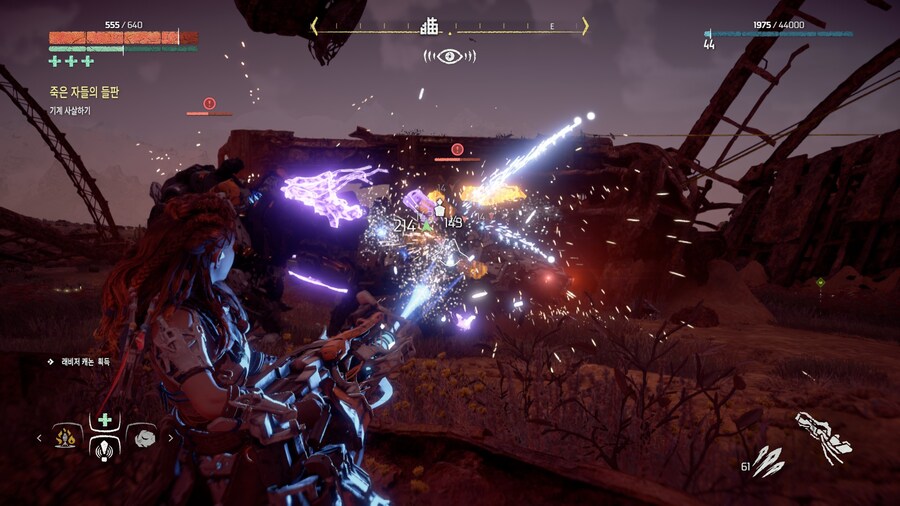Click the green medicine pouch crosses
The image size is (900, 506).
[71, 62]
